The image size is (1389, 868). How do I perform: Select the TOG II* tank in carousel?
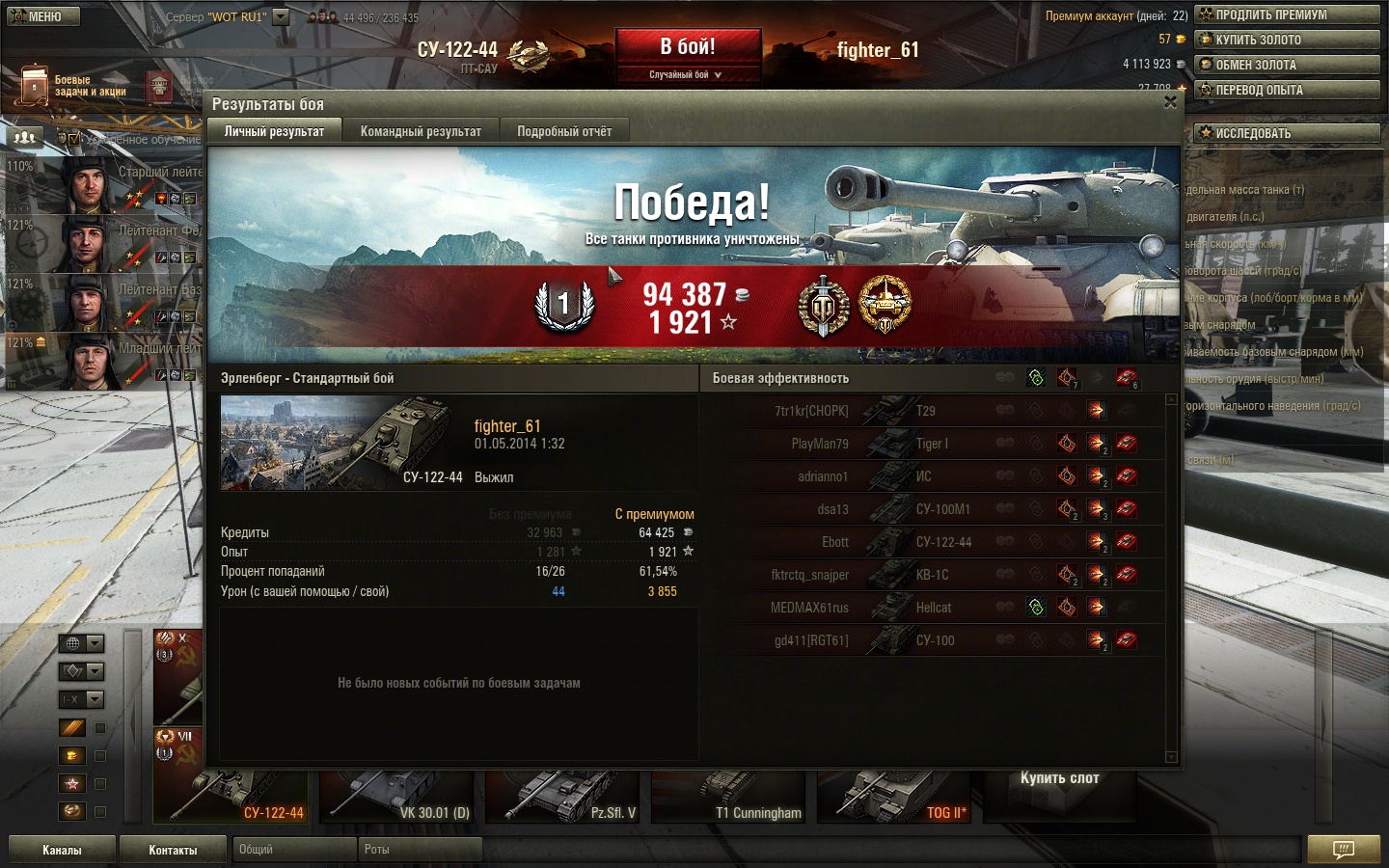coord(894,797)
